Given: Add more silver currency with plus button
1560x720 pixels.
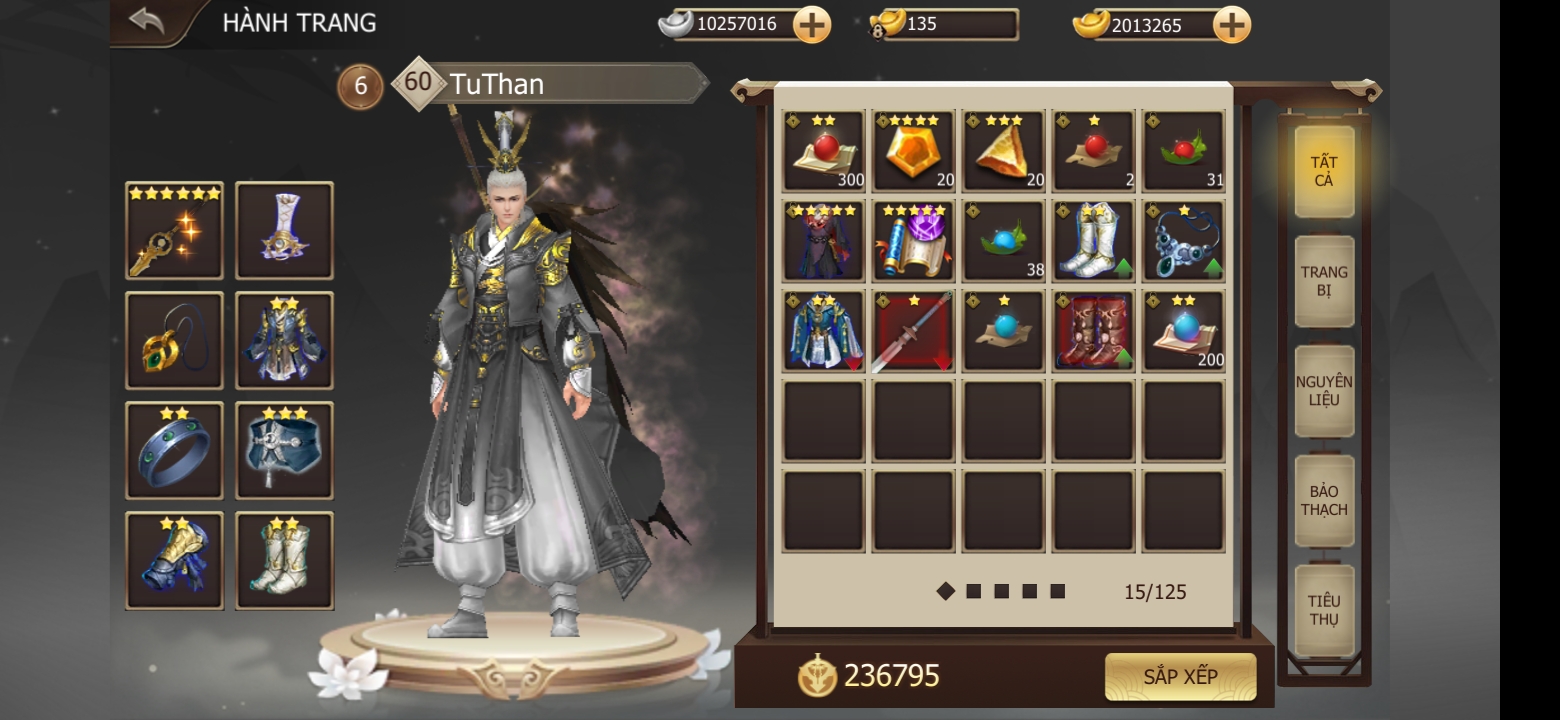Looking at the screenshot, I should click(x=812, y=25).
